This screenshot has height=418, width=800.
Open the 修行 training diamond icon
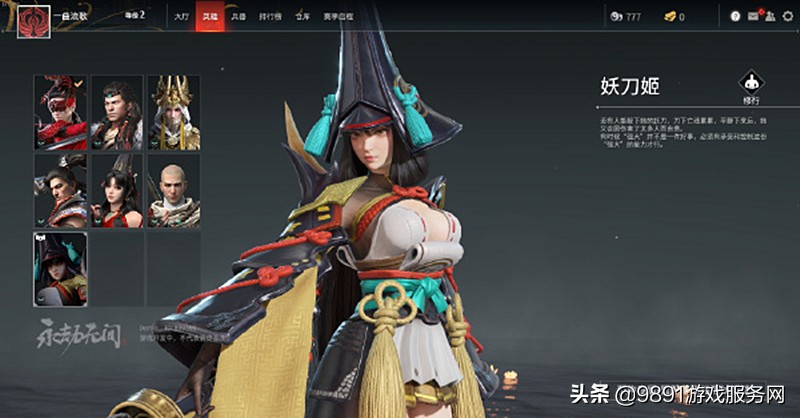pyautogui.click(x=751, y=83)
